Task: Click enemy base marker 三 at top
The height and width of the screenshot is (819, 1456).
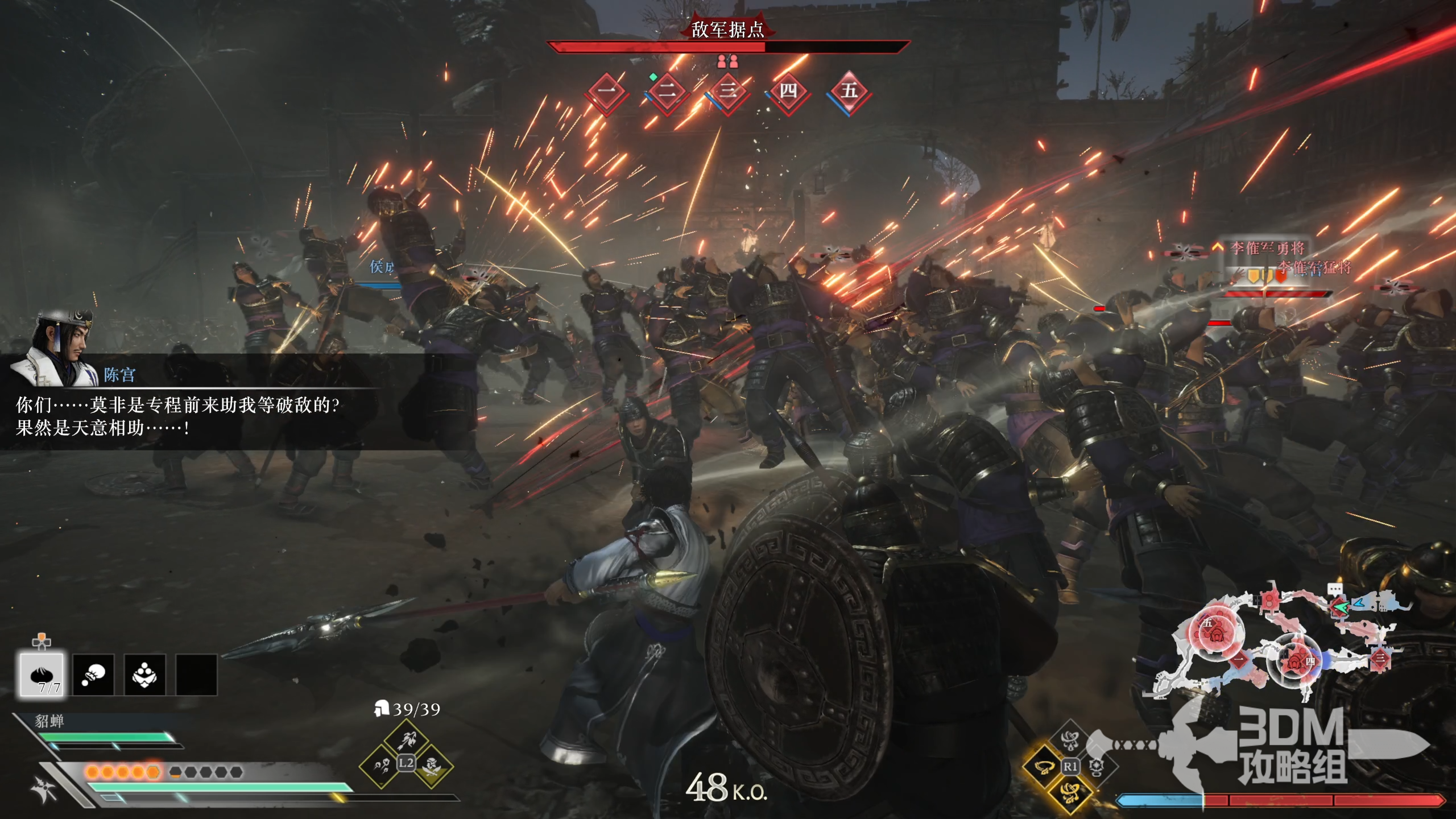Action: (x=728, y=92)
